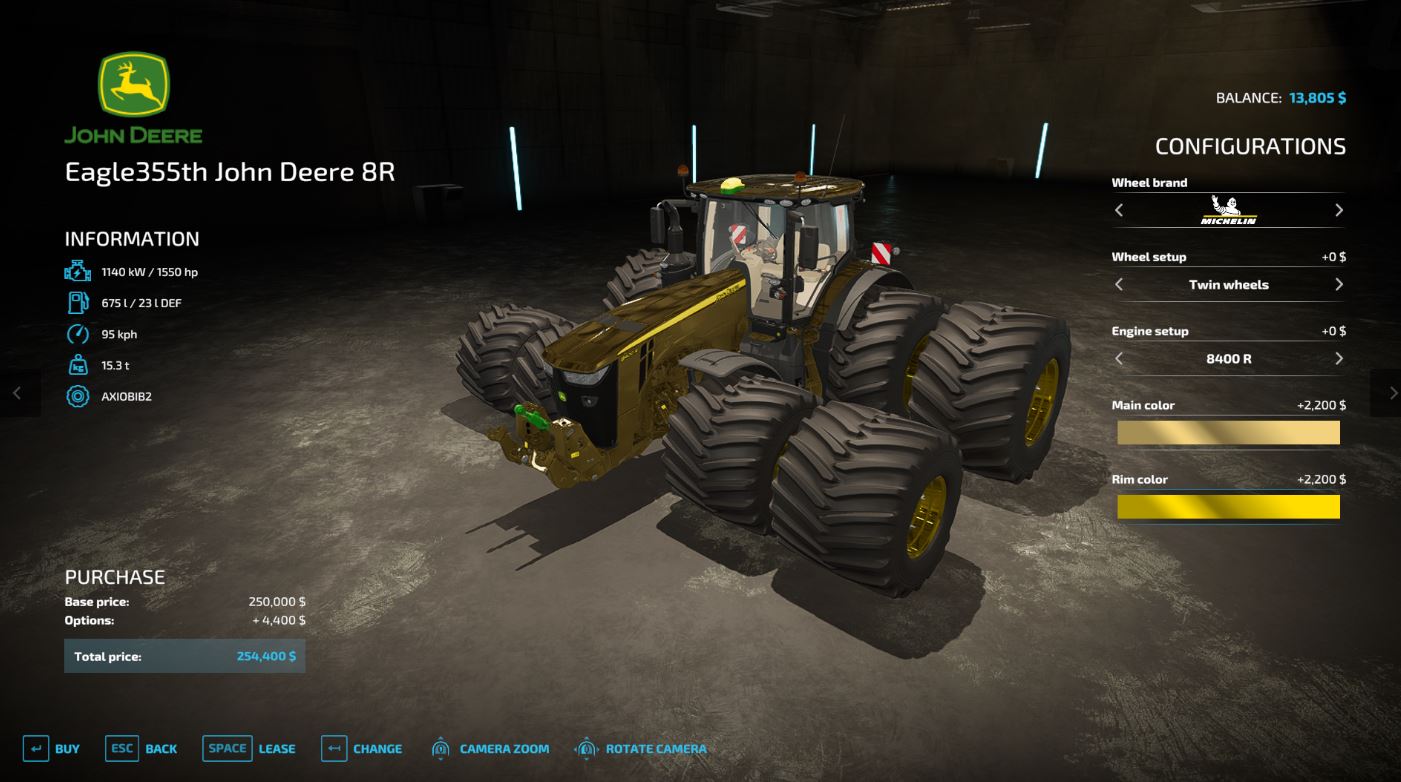Click the next vehicle arrow on right edge
Image resolution: width=1401 pixels, height=782 pixels.
(x=1390, y=393)
